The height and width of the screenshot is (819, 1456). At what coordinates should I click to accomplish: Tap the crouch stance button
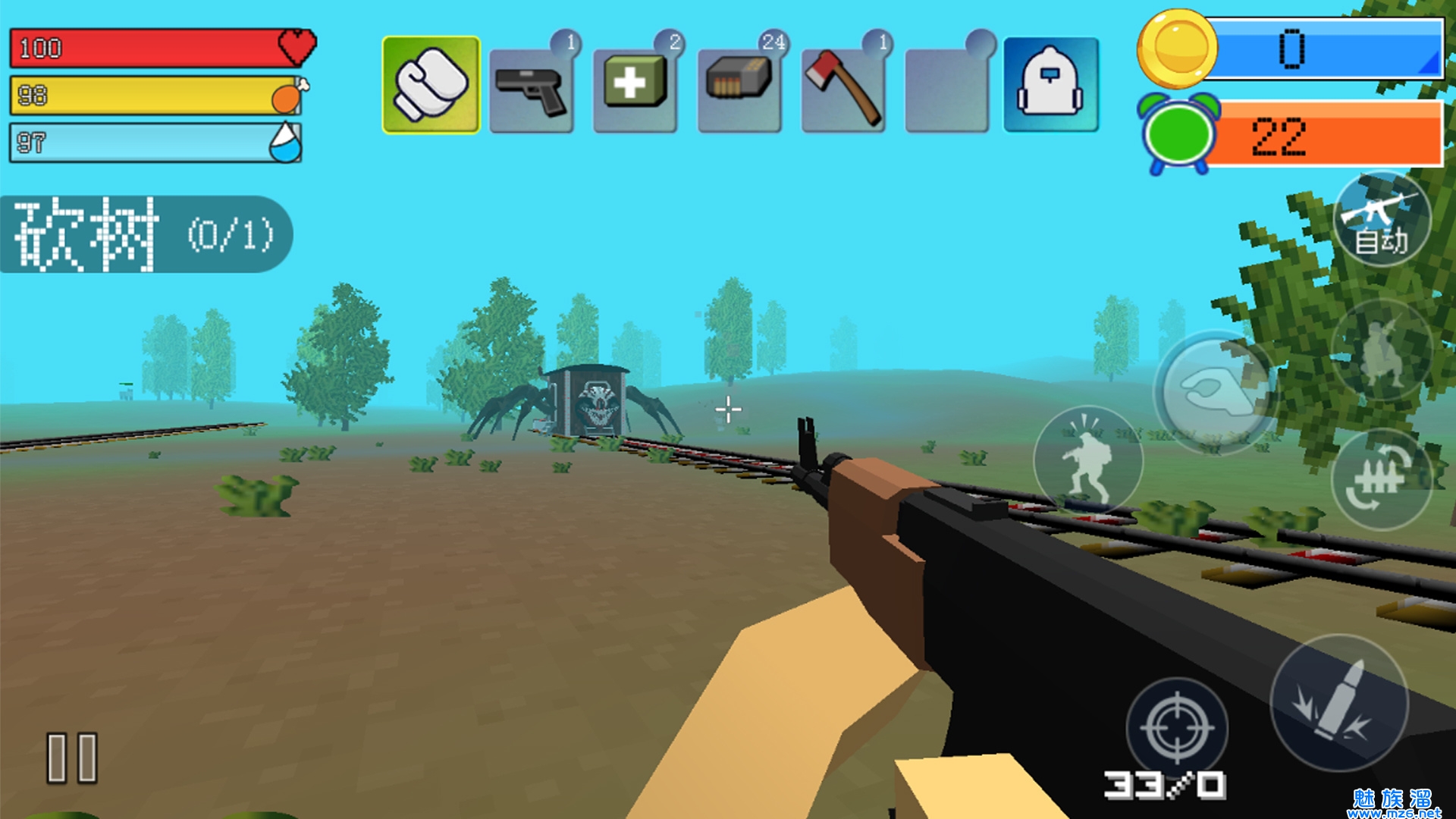(1382, 350)
